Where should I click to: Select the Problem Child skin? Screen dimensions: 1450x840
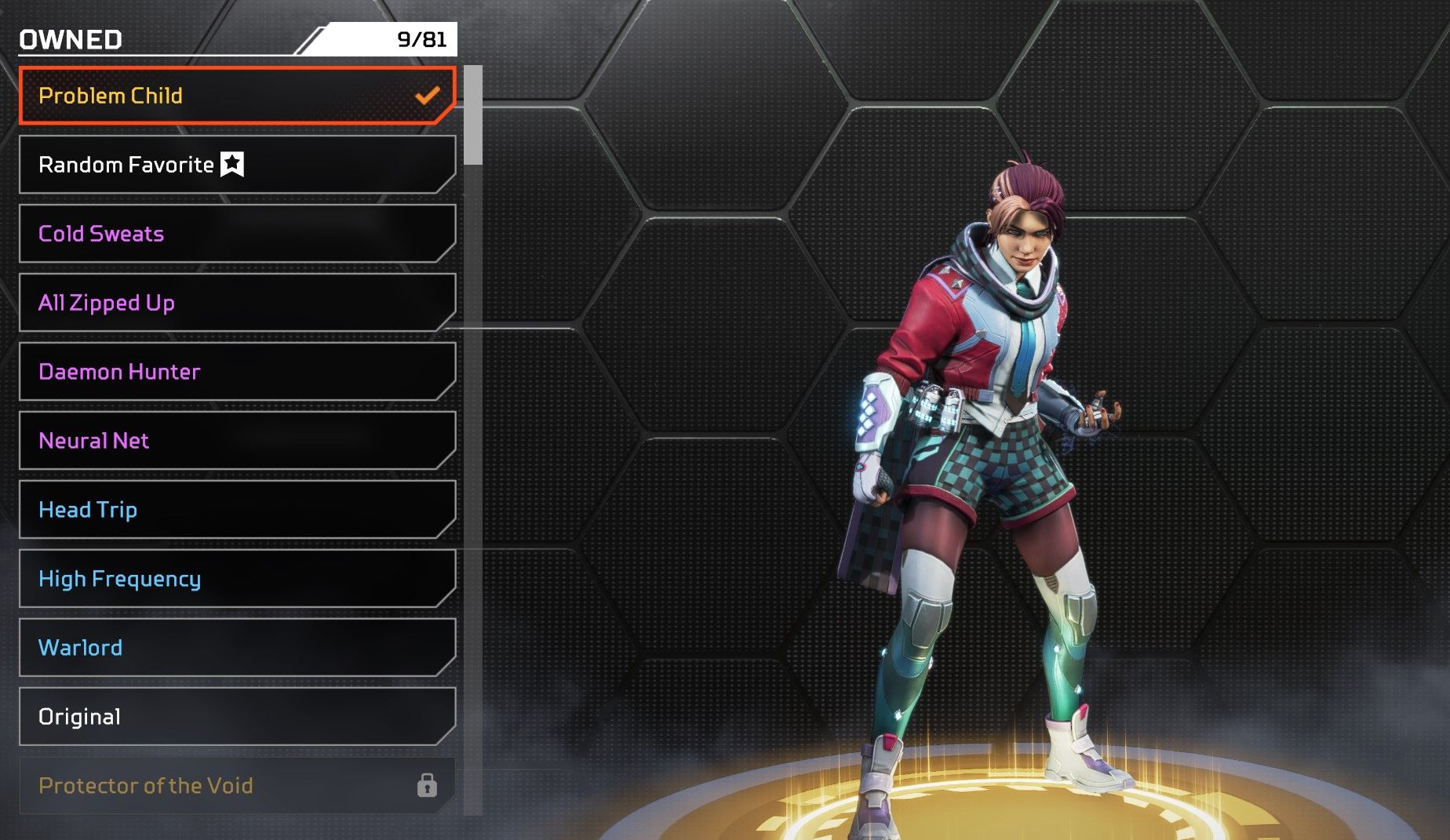[x=235, y=96]
